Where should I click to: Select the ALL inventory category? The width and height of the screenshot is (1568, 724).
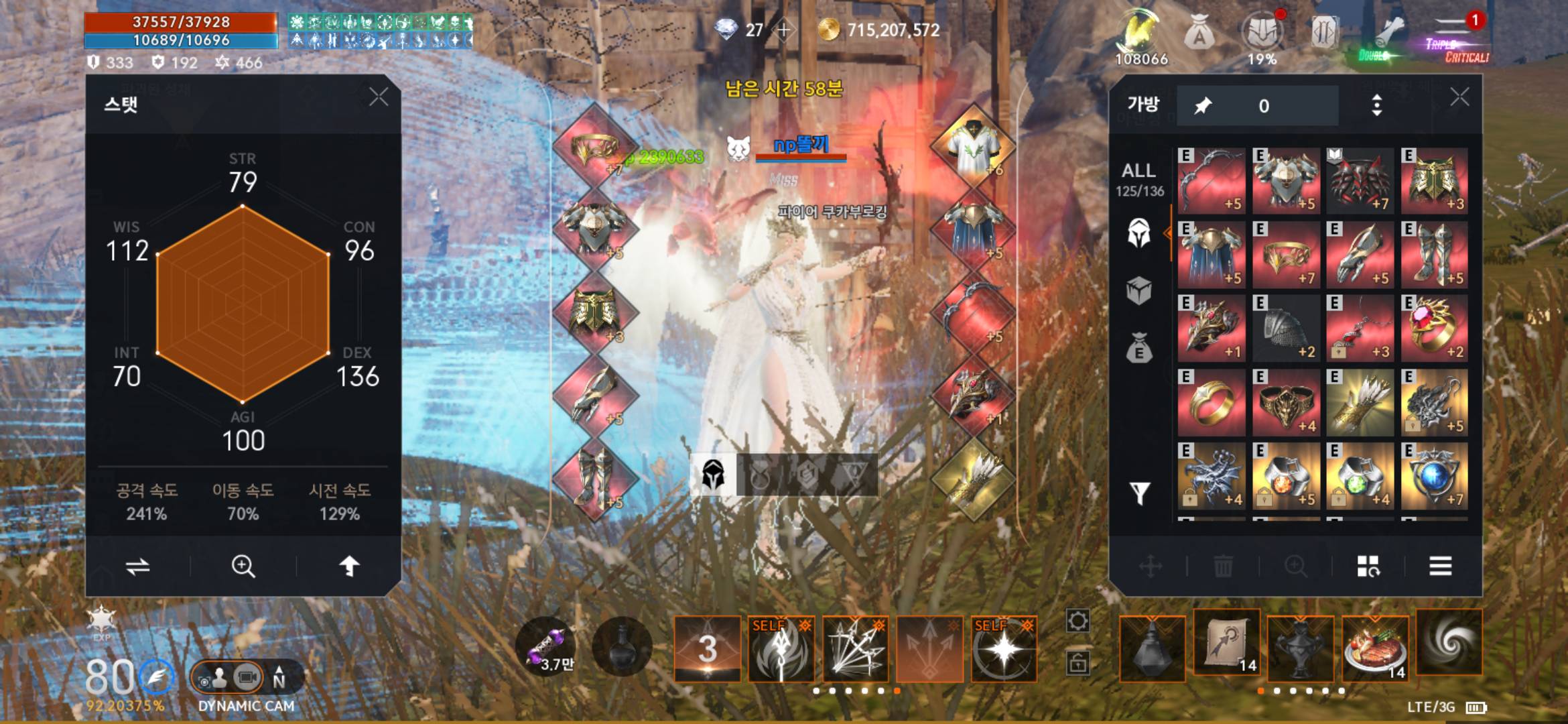pos(1139,179)
